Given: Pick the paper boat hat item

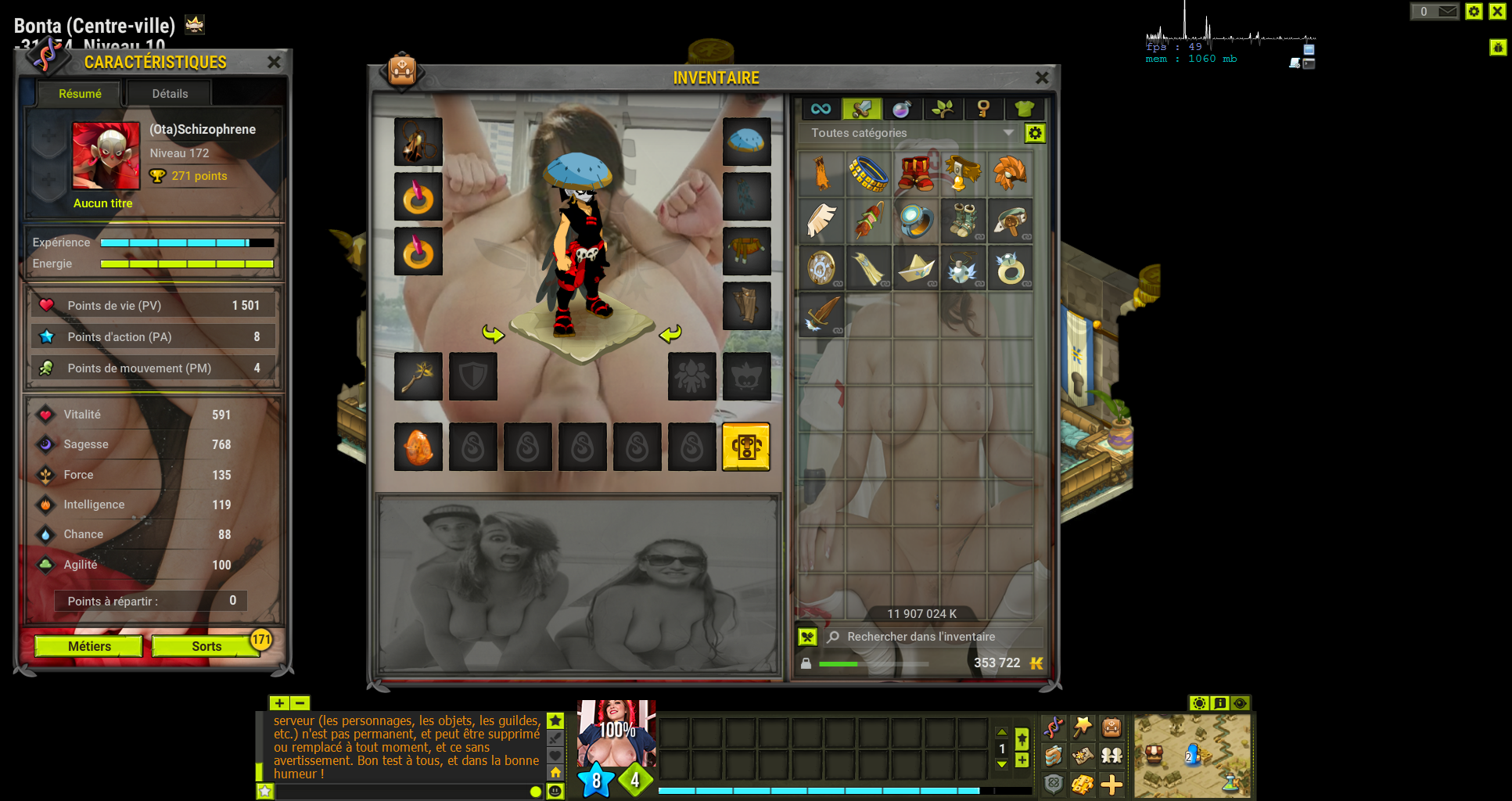Looking at the screenshot, I should click(x=916, y=268).
